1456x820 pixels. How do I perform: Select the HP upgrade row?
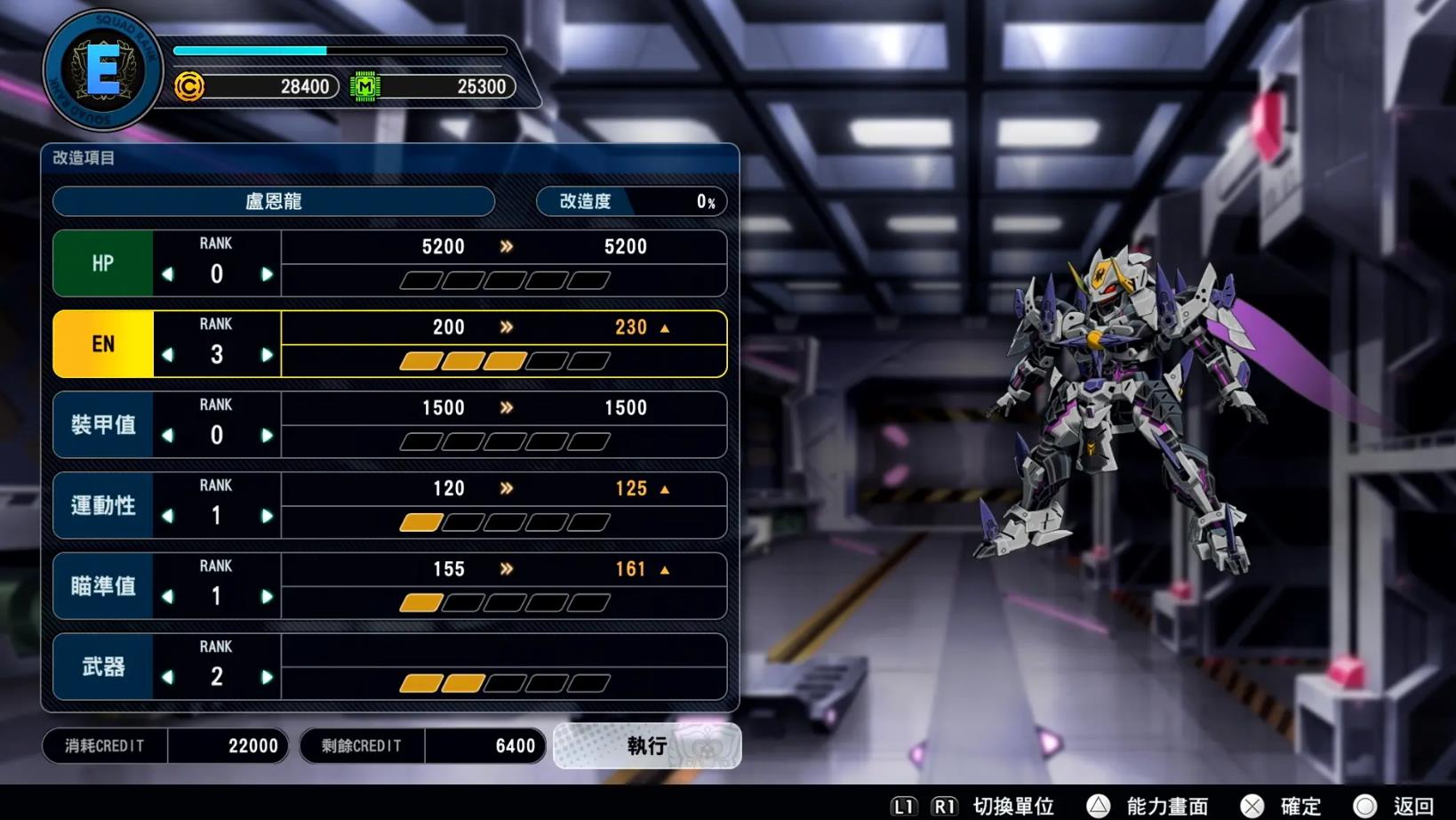coord(103,263)
